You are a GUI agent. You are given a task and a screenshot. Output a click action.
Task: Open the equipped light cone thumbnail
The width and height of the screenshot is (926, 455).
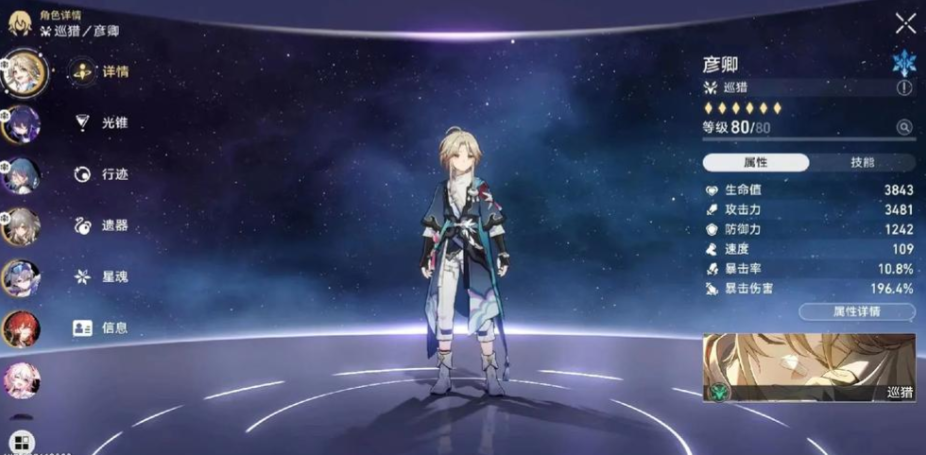(808, 368)
